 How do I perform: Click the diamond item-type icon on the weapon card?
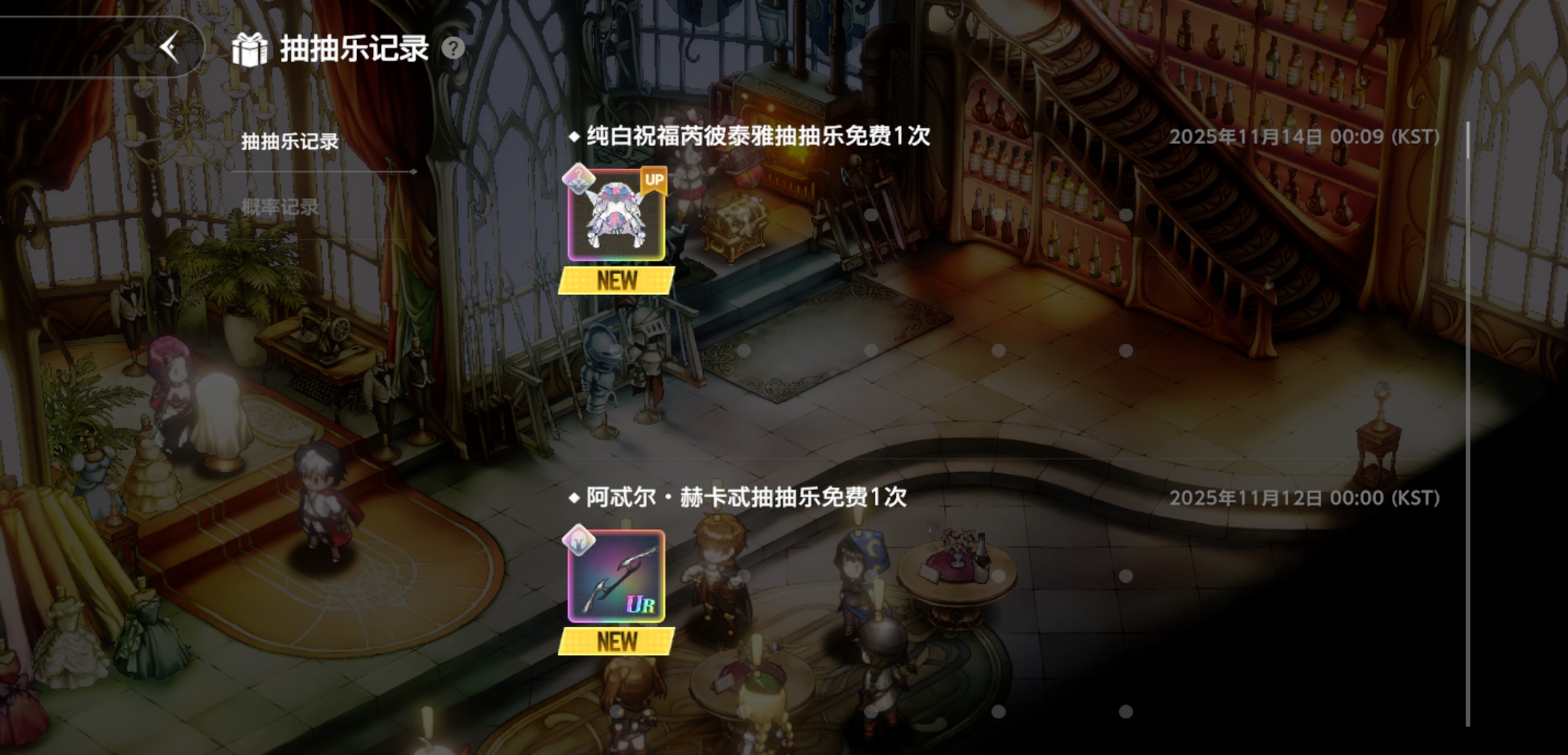point(576,541)
